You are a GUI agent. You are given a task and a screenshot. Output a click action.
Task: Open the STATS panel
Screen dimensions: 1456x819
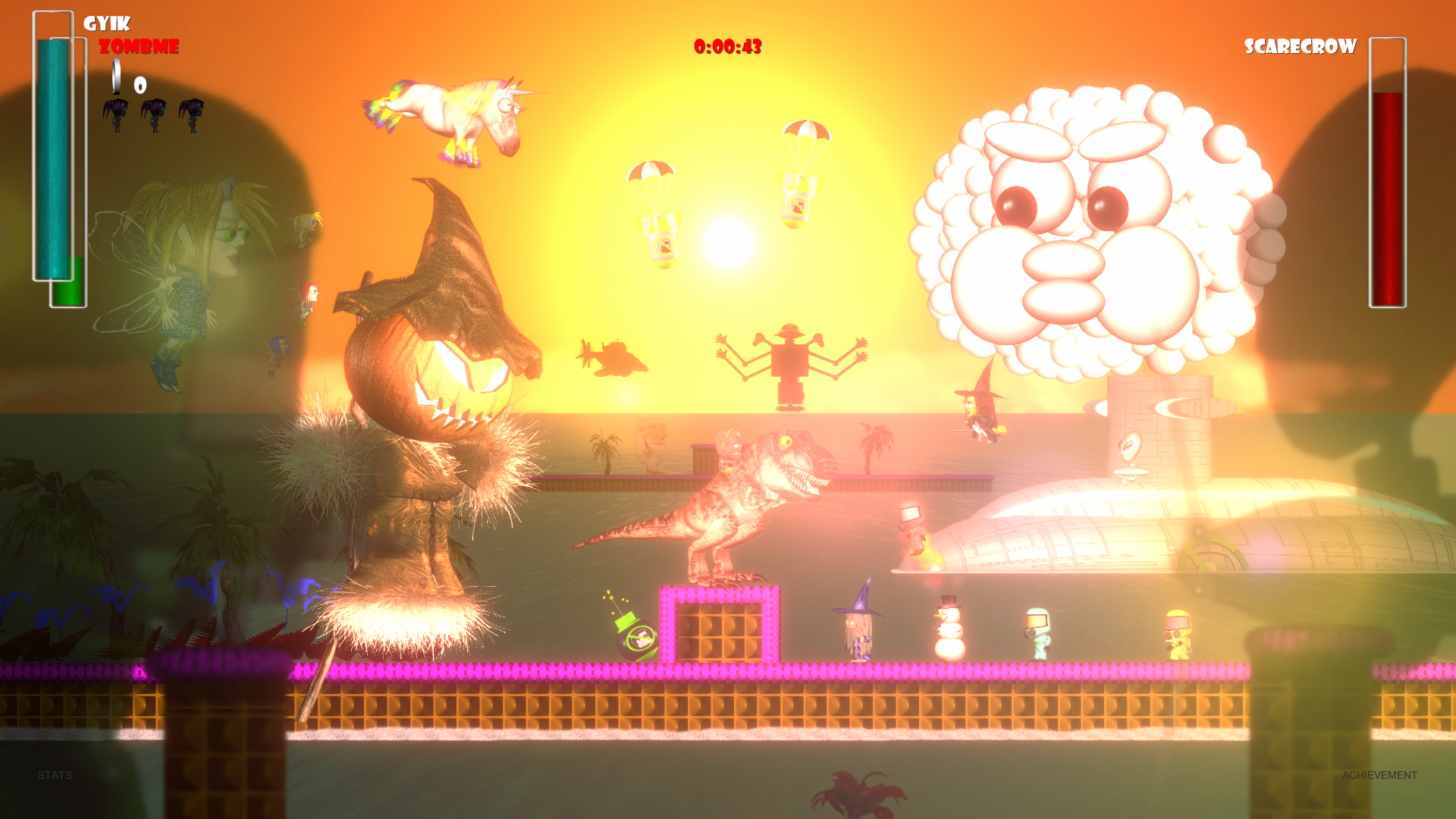(55, 775)
